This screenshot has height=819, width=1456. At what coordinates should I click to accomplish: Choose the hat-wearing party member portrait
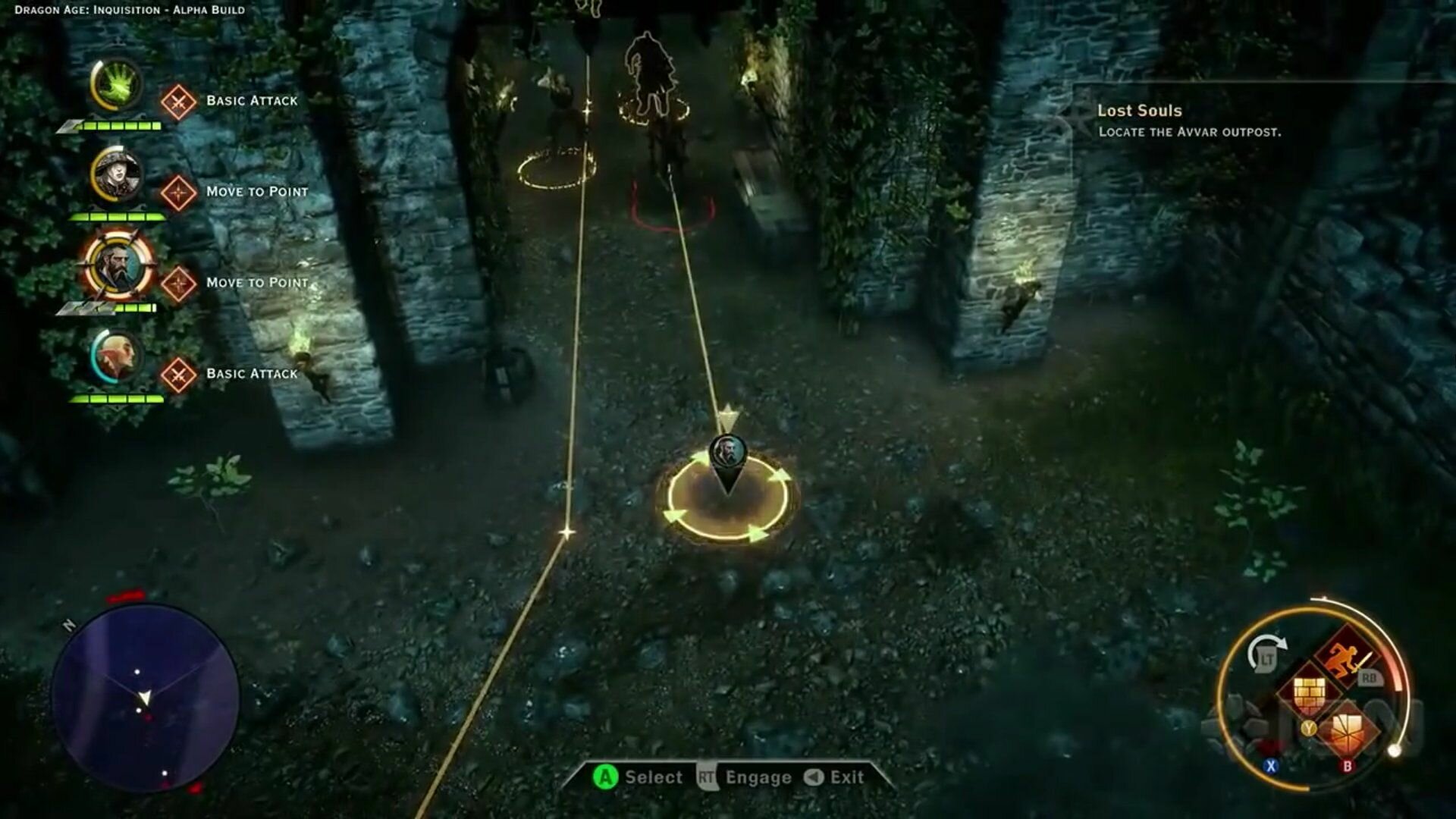pos(118,176)
